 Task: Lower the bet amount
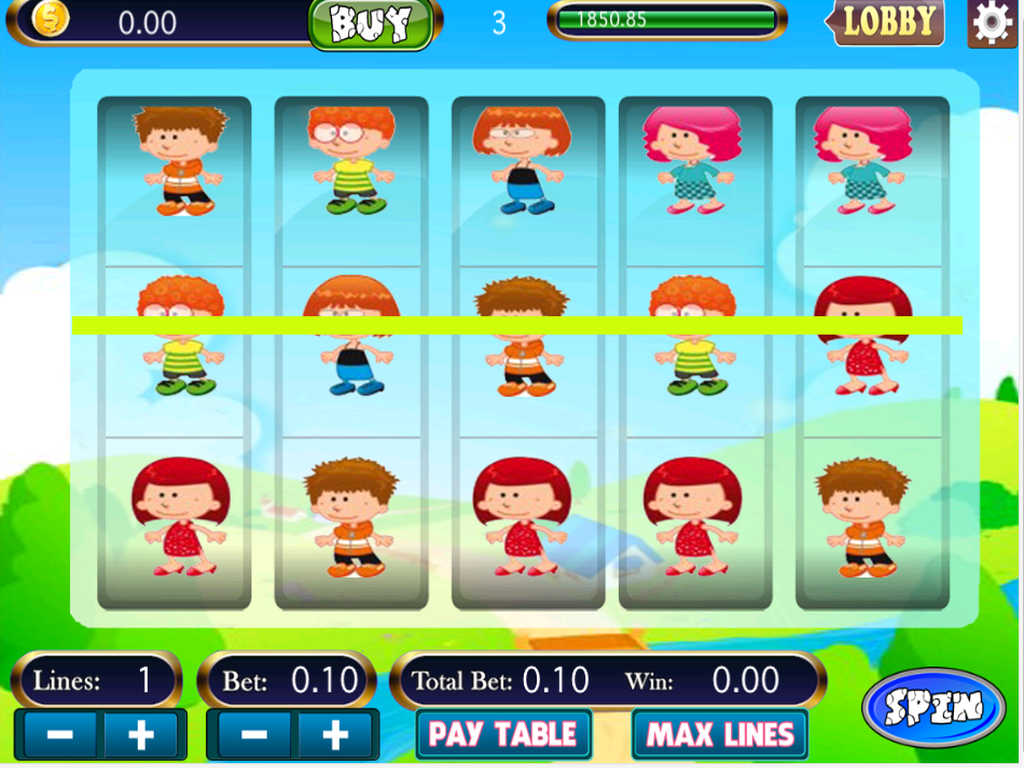pos(252,735)
